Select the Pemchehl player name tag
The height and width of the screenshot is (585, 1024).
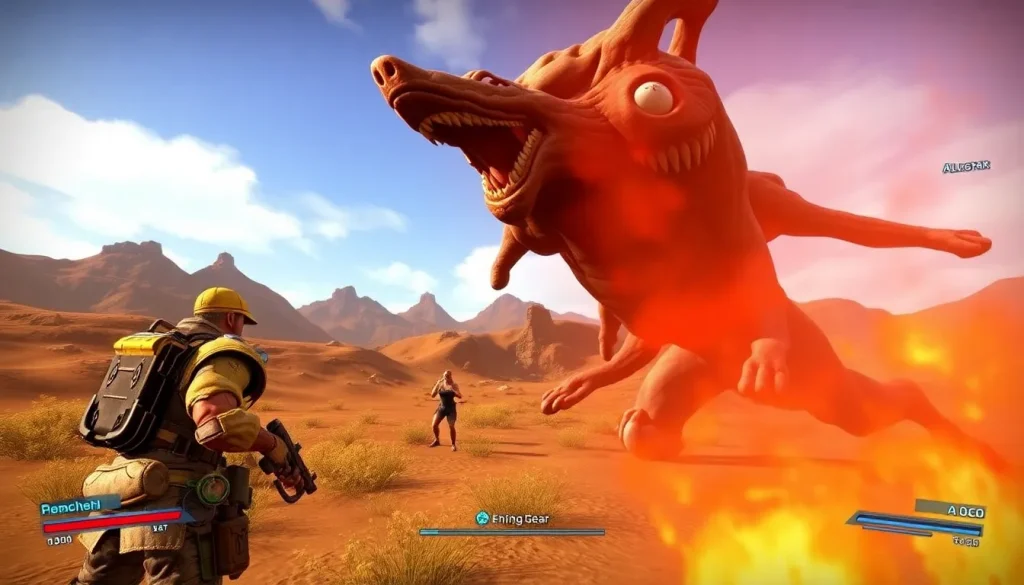tap(79, 506)
